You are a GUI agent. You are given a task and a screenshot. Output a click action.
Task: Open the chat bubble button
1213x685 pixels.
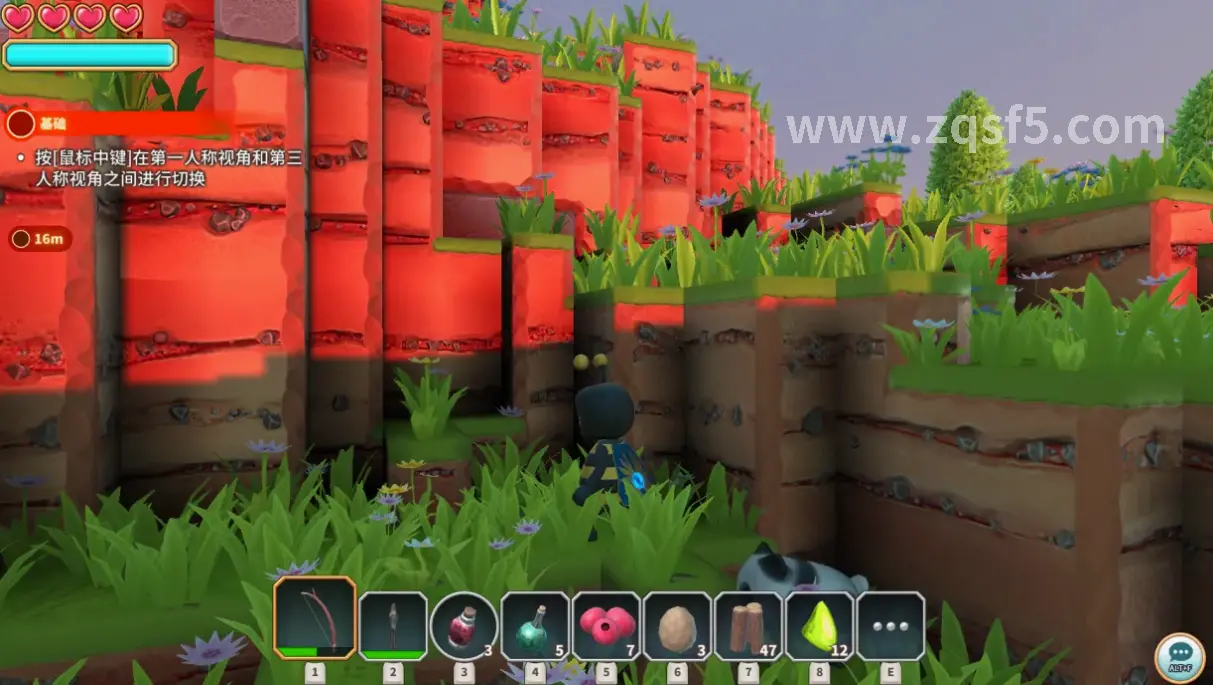pos(1179,657)
